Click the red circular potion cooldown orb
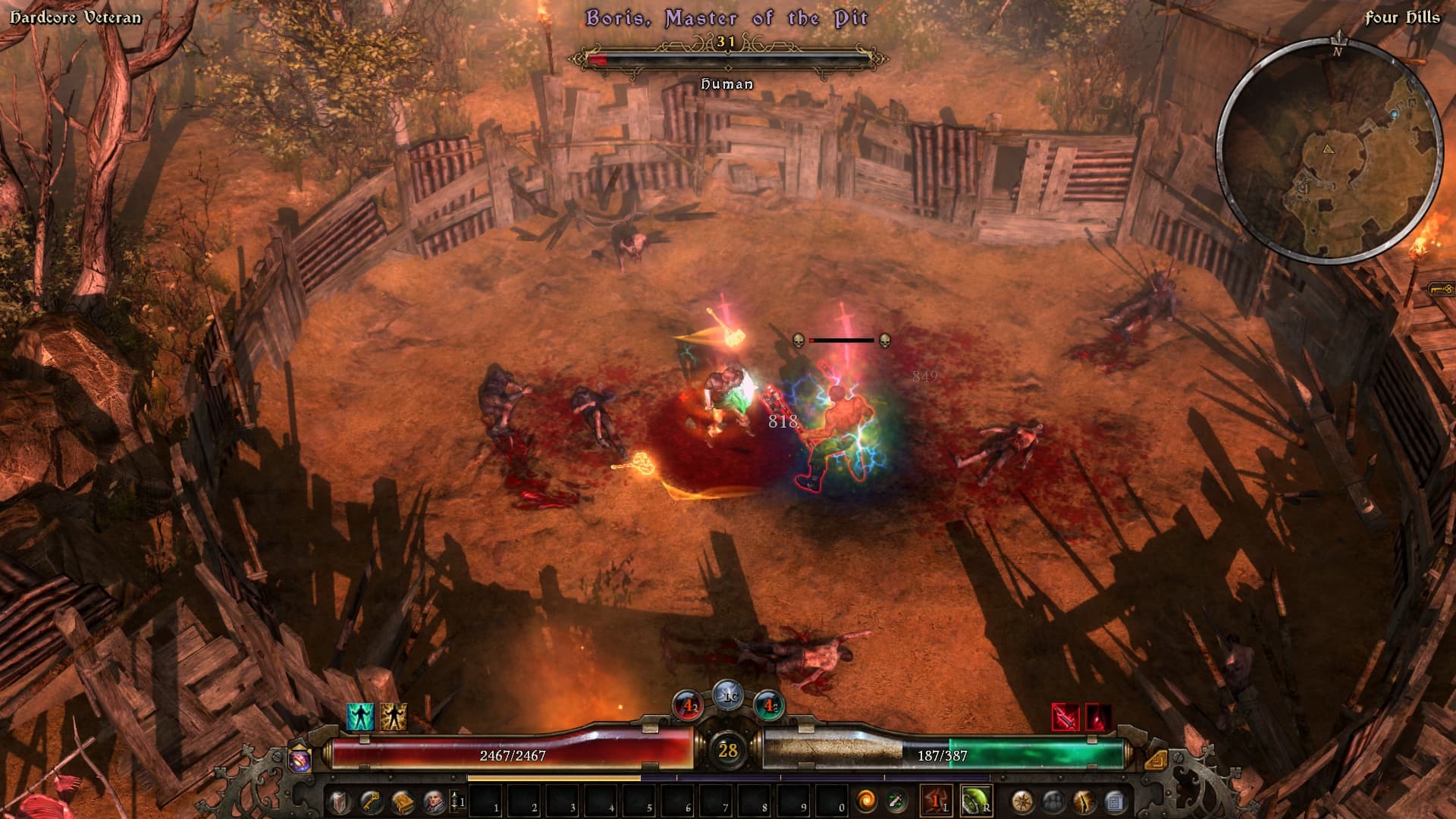The height and width of the screenshot is (819, 1456). pyautogui.click(x=689, y=706)
